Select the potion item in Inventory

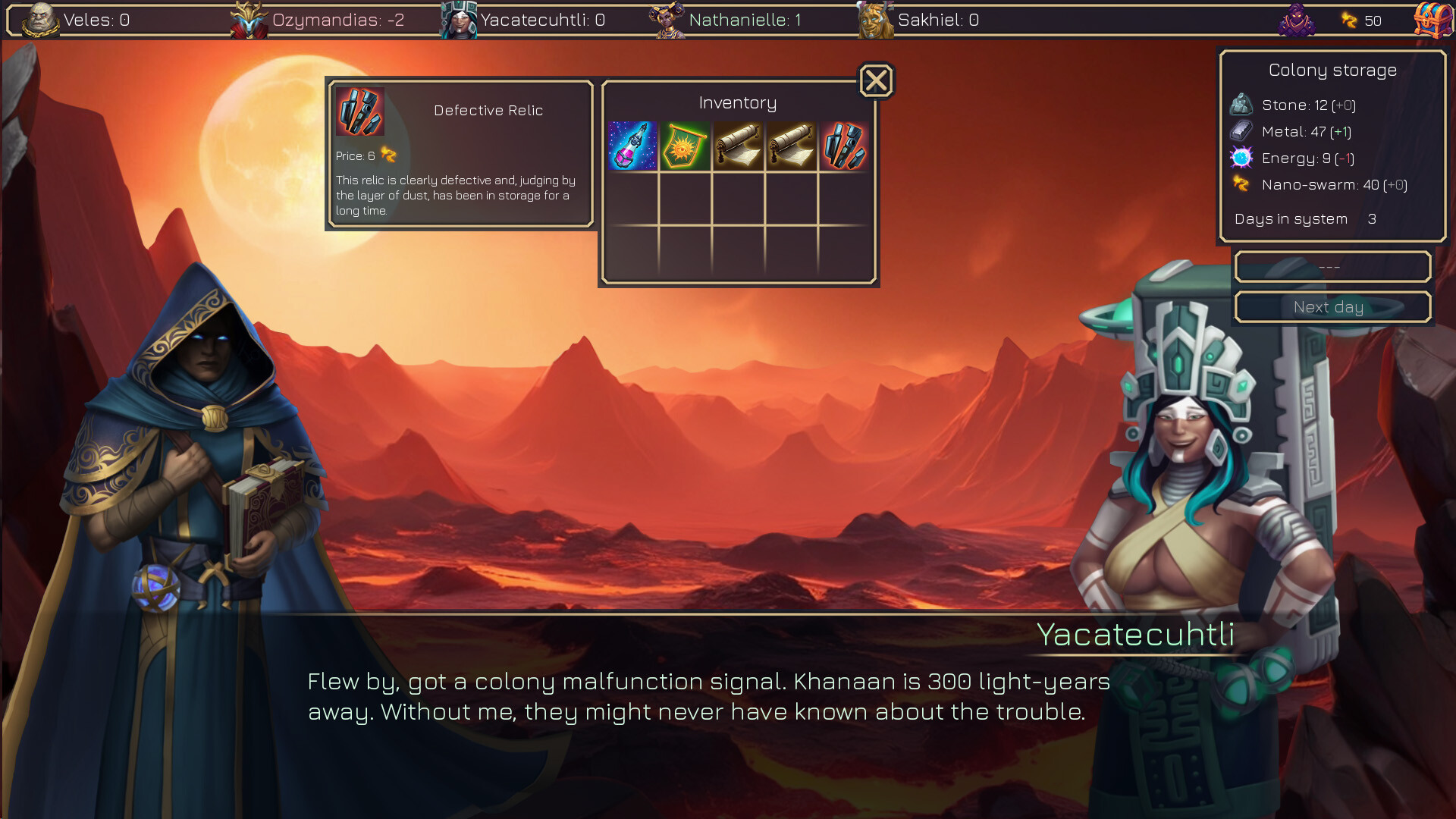631,146
